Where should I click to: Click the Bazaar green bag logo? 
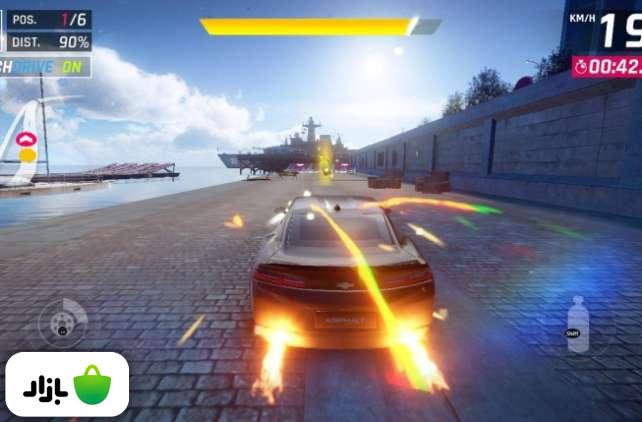91,385
